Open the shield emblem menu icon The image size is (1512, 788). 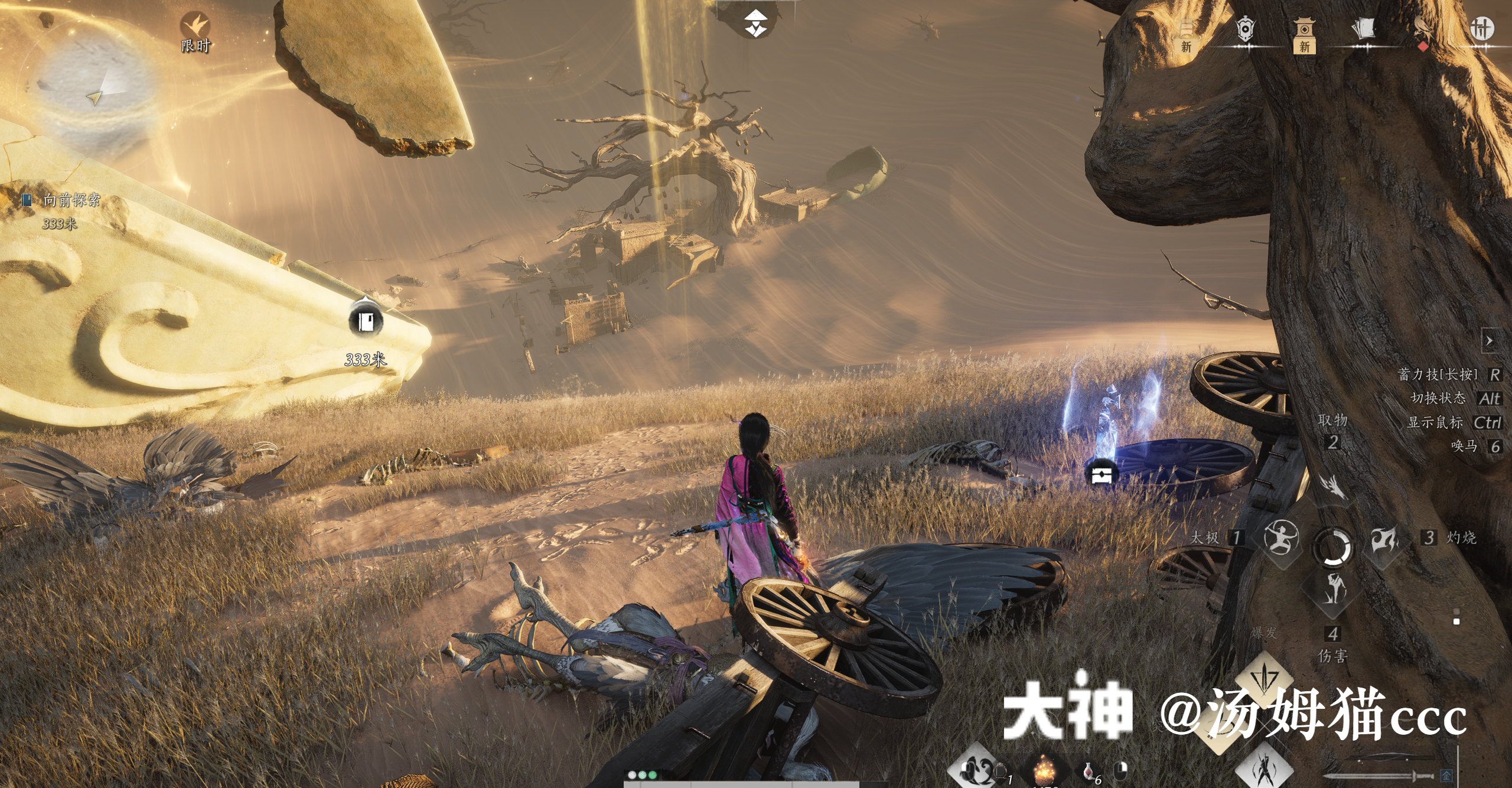tap(1245, 30)
